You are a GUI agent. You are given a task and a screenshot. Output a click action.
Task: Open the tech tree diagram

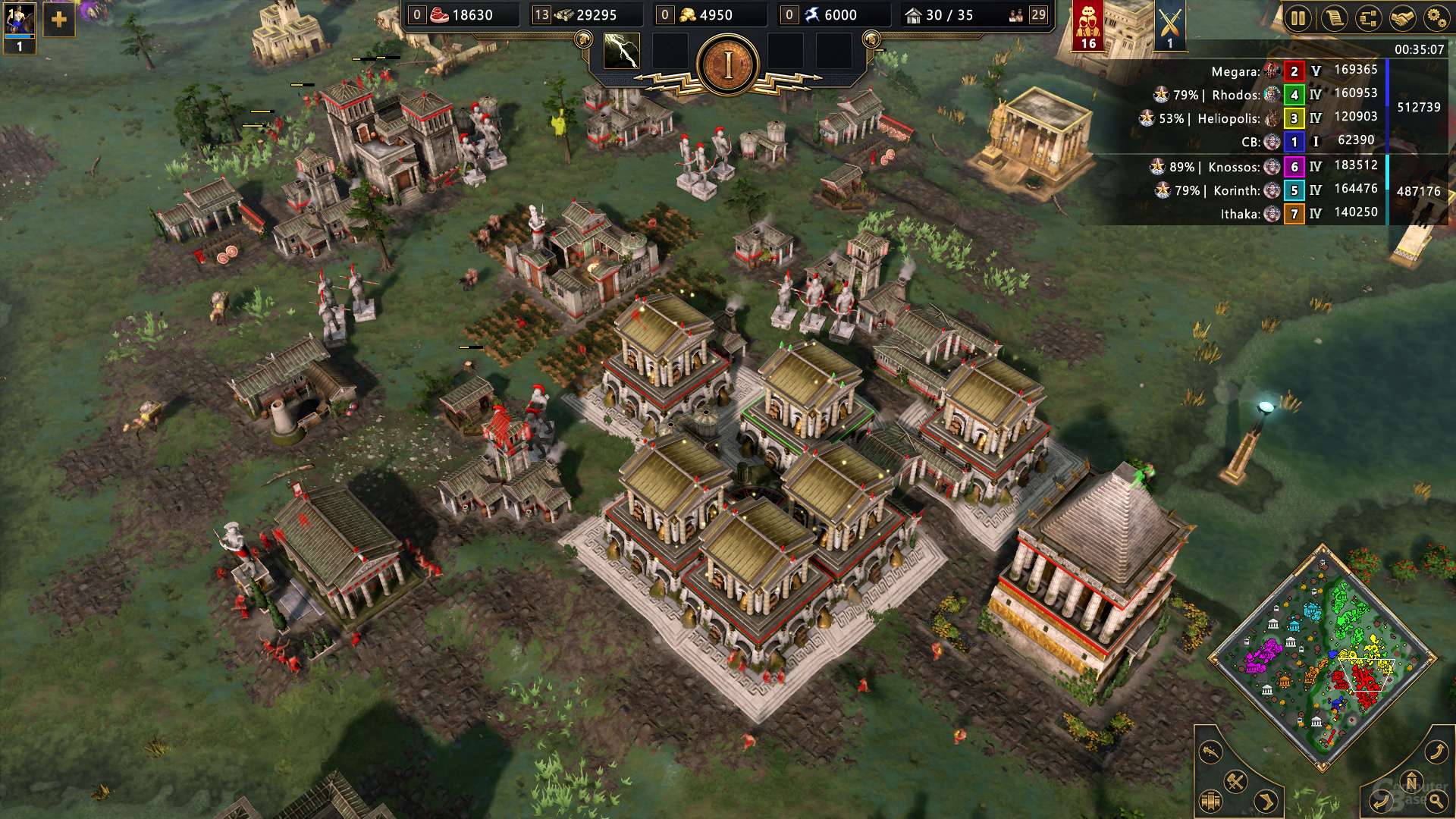pos(1368,17)
